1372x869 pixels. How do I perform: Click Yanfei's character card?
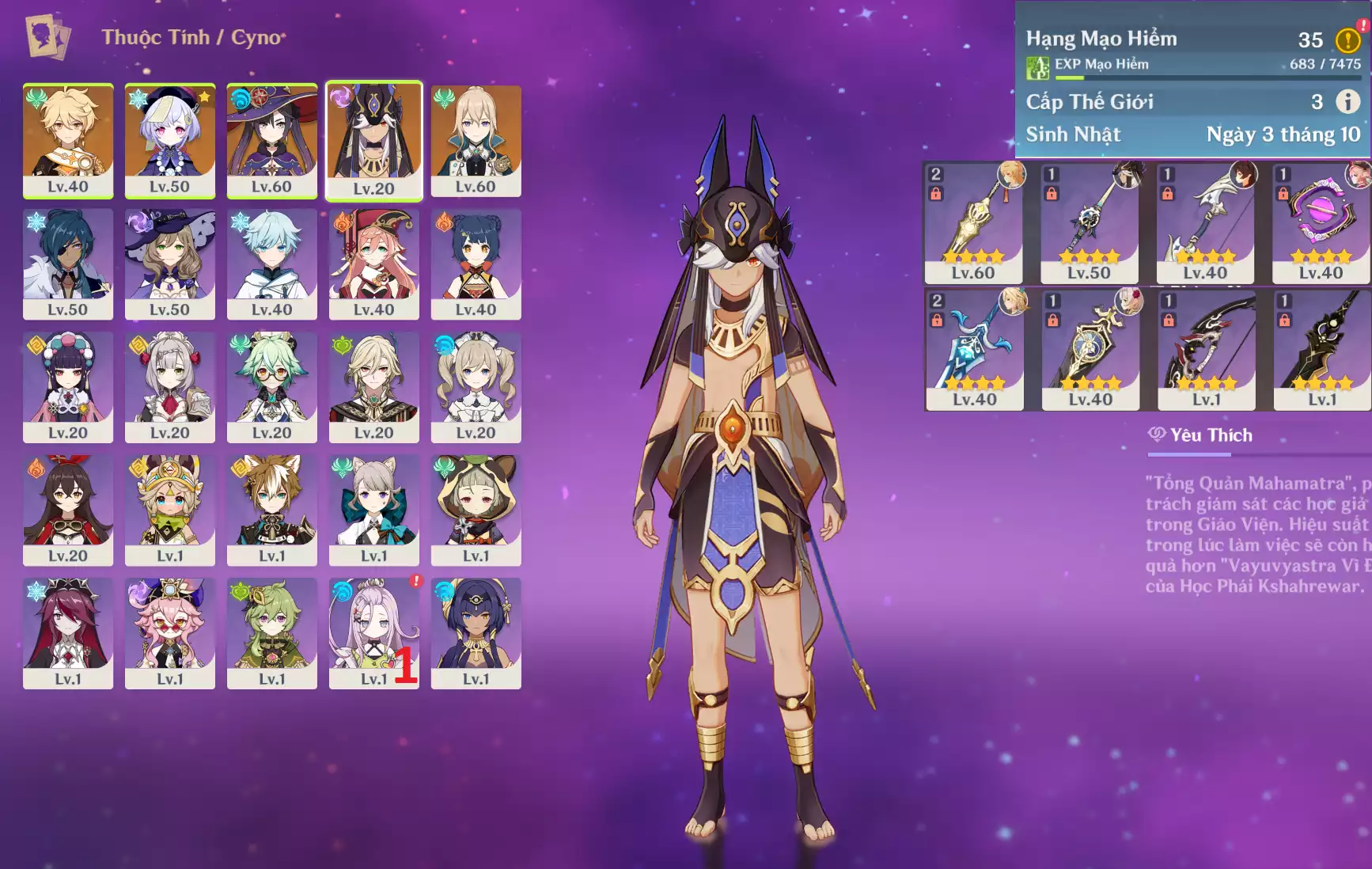[373, 264]
